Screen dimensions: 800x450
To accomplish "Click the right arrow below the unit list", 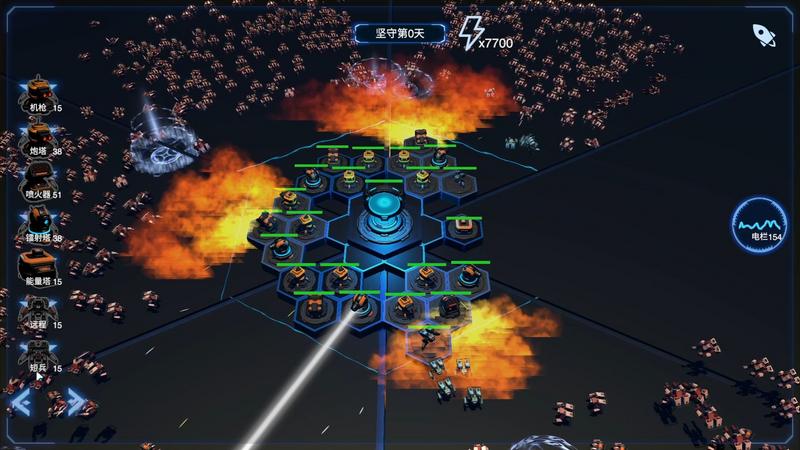I will click(76, 403).
